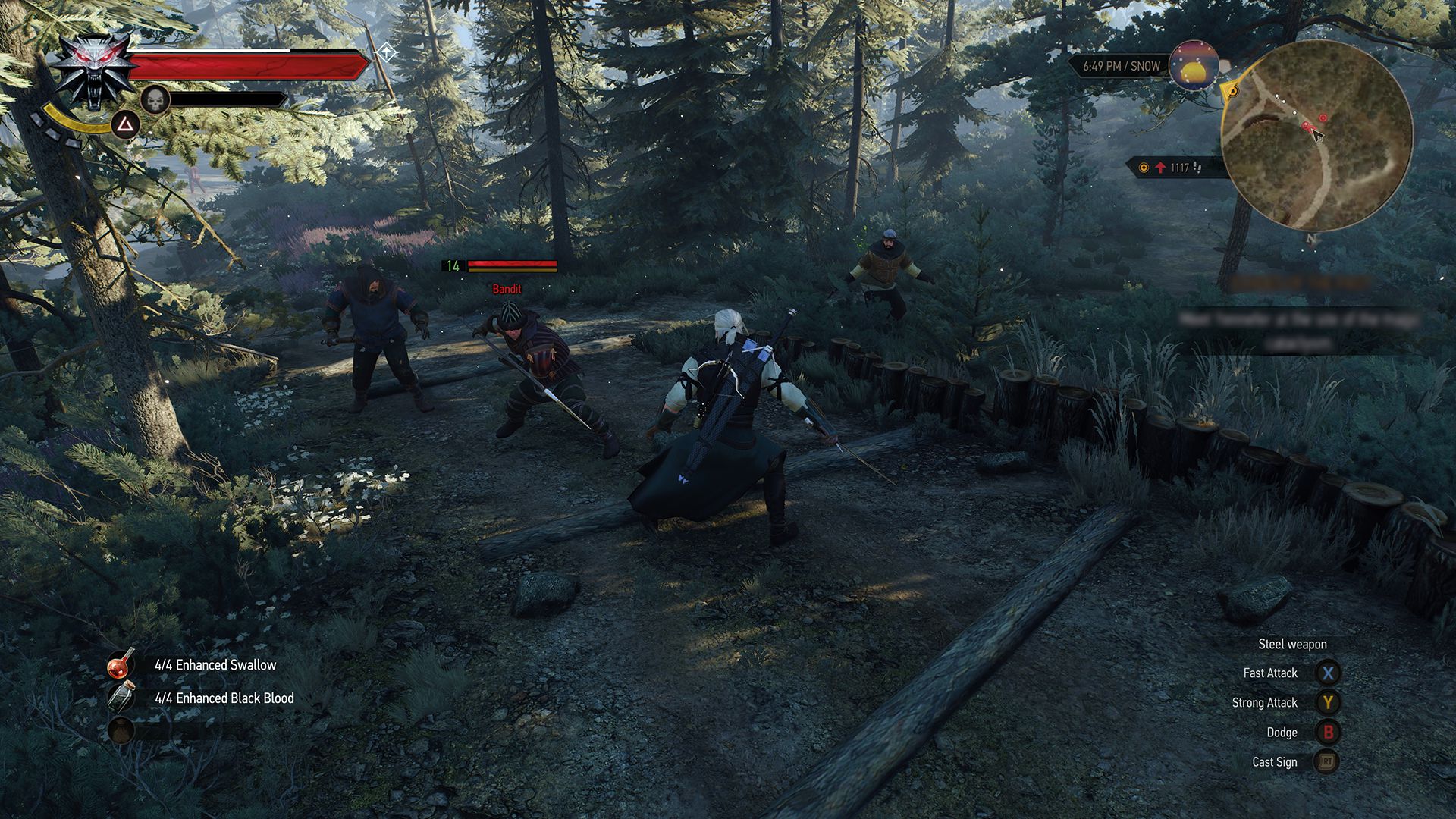Click the footprints icon beside 1117
Screen dimensions: 1456x819
point(1197,168)
